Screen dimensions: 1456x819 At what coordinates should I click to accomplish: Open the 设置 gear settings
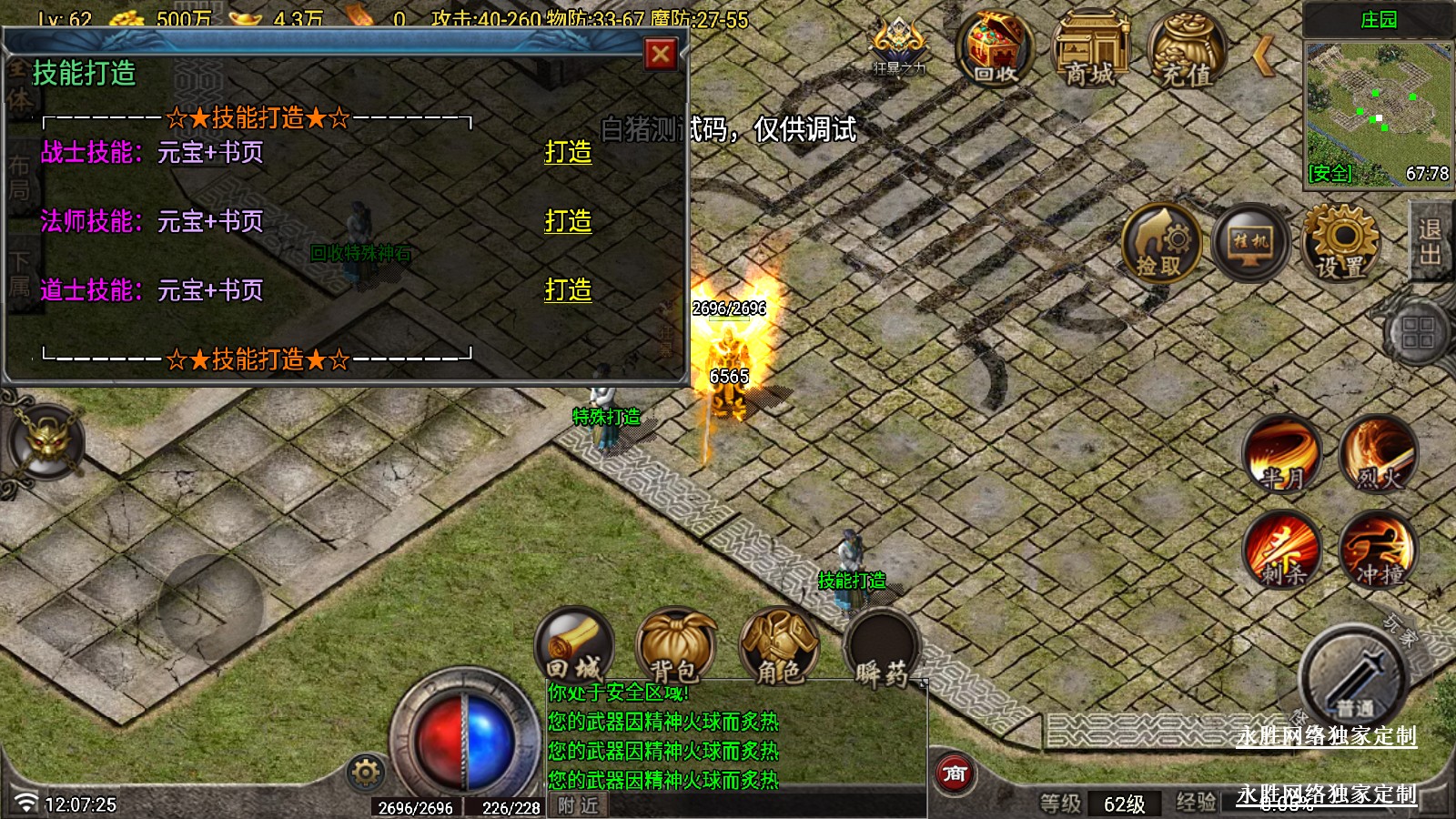tap(1340, 243)
